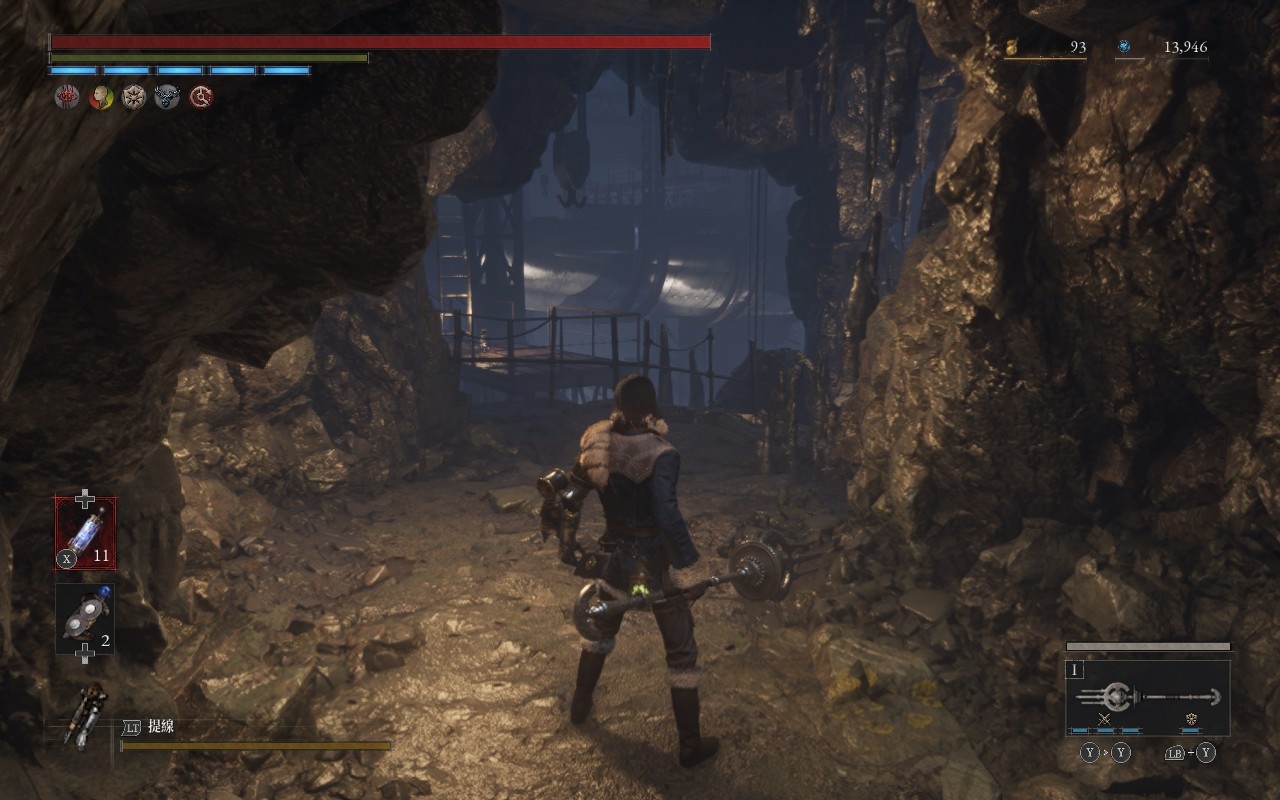Viewport: 1280px width, 800px height.
Task: Select the equipped trident weapon slot
Action: (1148, 697)
